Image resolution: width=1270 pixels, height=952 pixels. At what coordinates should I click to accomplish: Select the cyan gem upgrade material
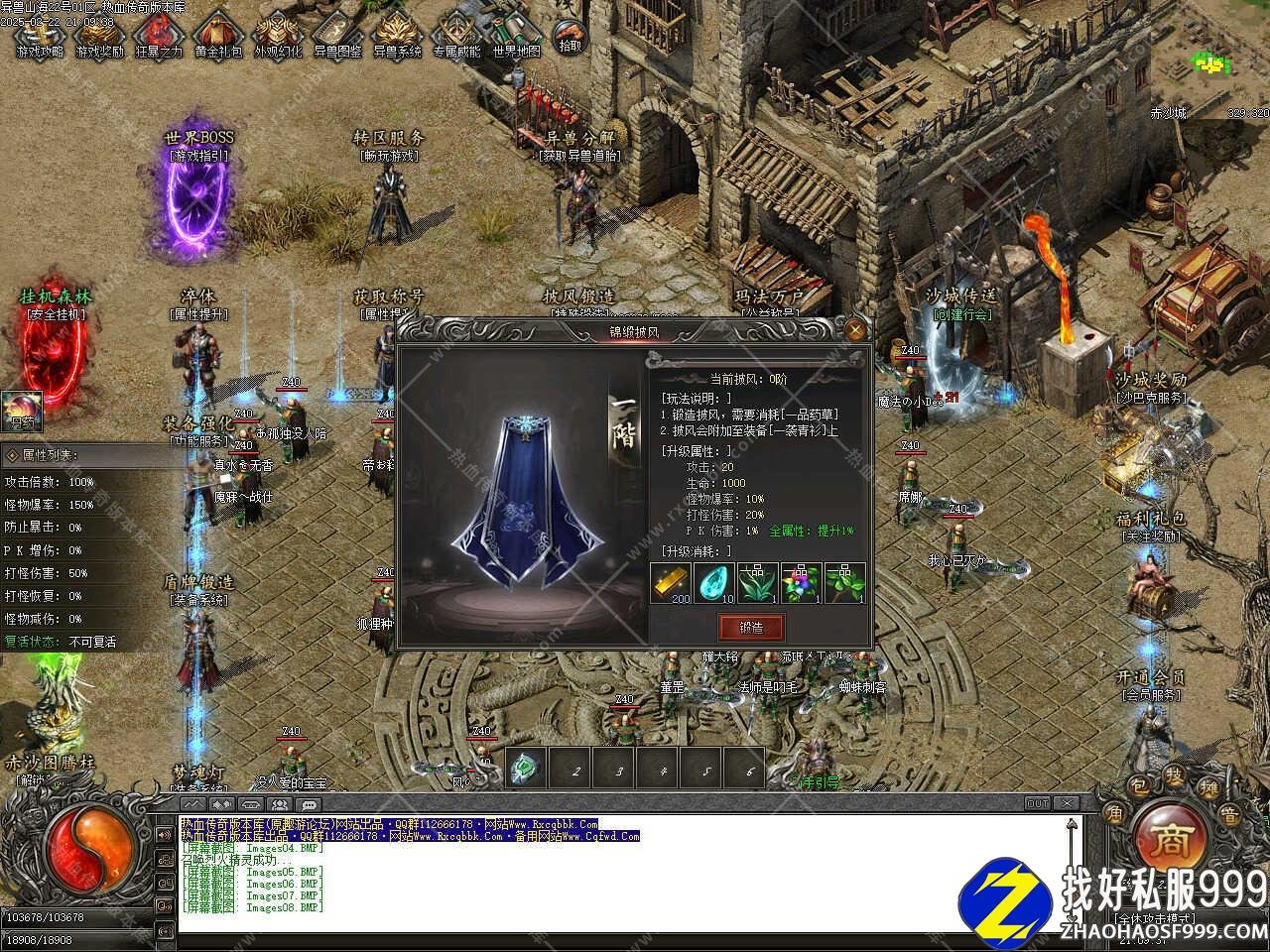coord(713,583)
